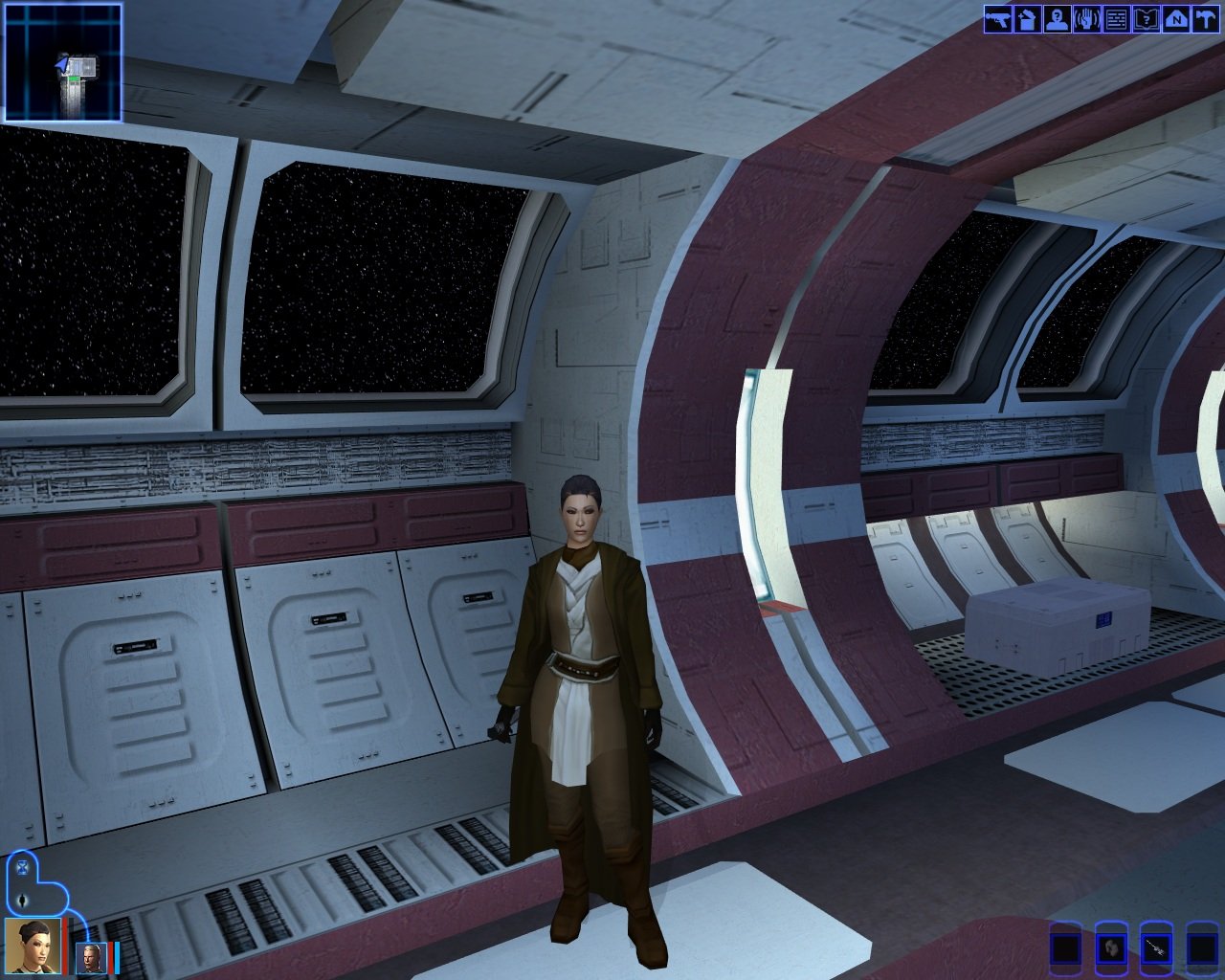
Task: Open the Map icon marked N
Action: (x=1175, y=19)
